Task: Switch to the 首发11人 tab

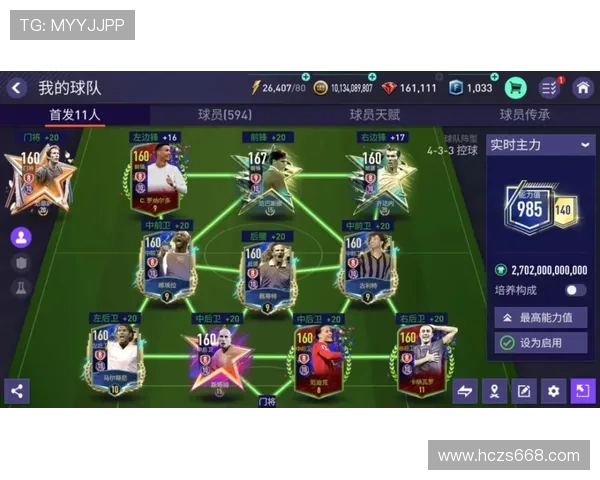Action: tap(75, 115)
